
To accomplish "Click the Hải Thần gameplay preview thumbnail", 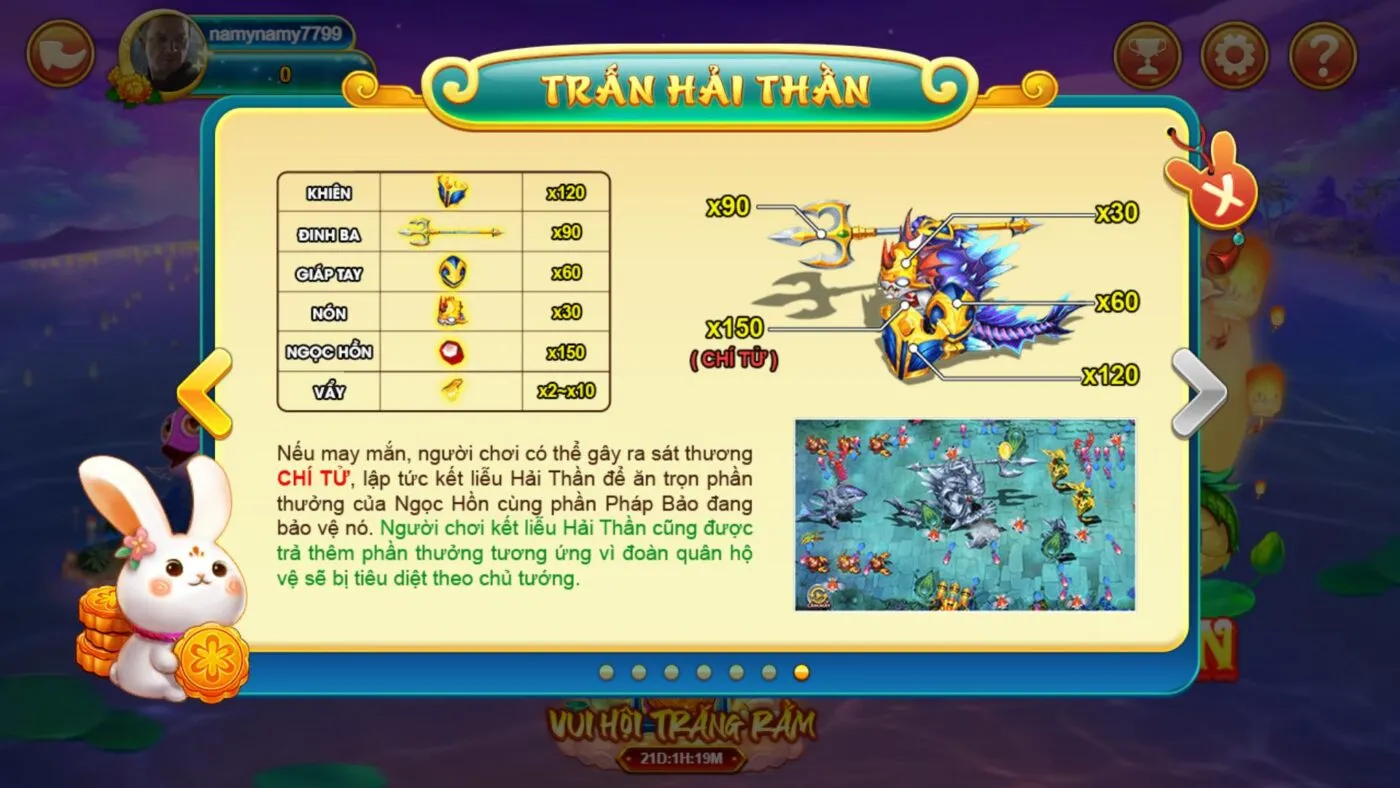I will point(965,514).
